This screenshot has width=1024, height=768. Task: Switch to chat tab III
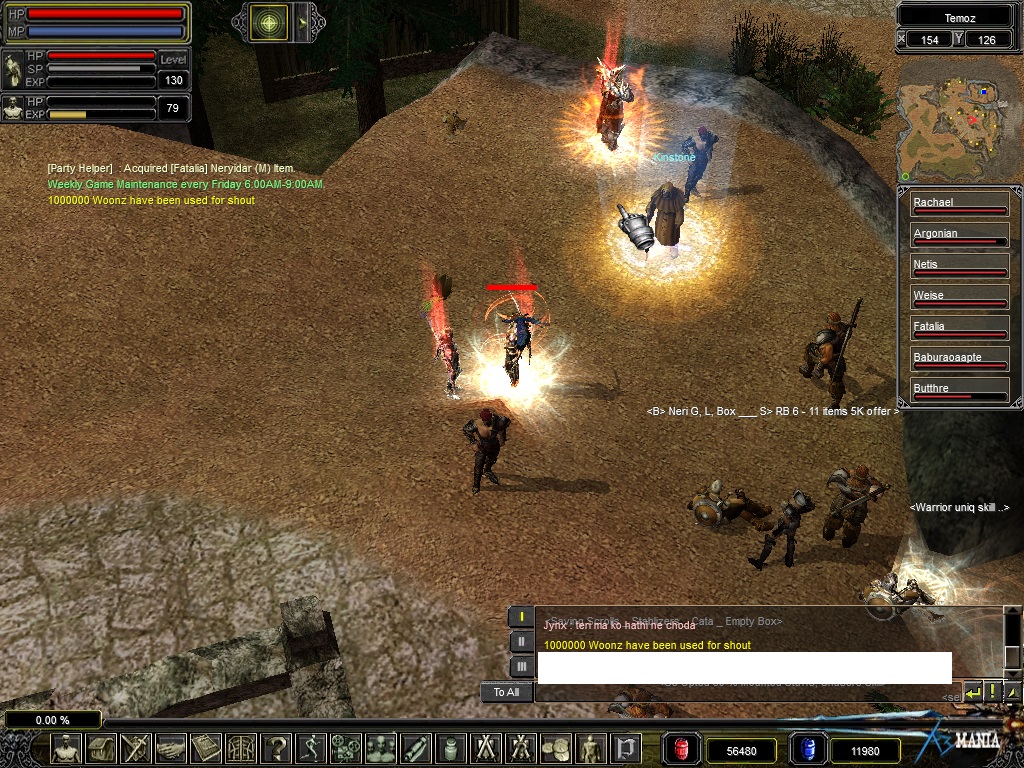click(521, 666)
